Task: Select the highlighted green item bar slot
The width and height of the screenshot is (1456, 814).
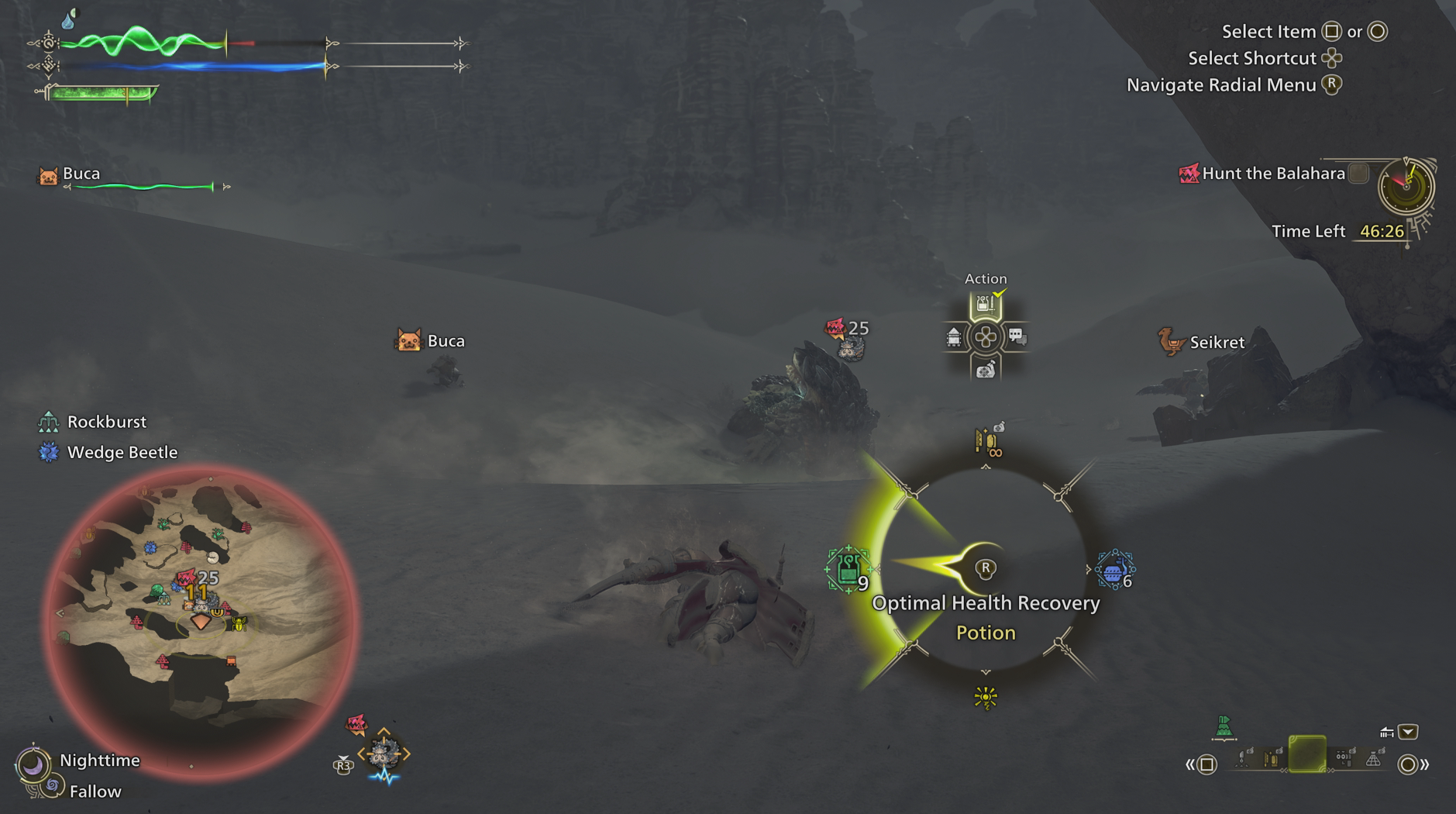Action: click(x=1306, y=754)
